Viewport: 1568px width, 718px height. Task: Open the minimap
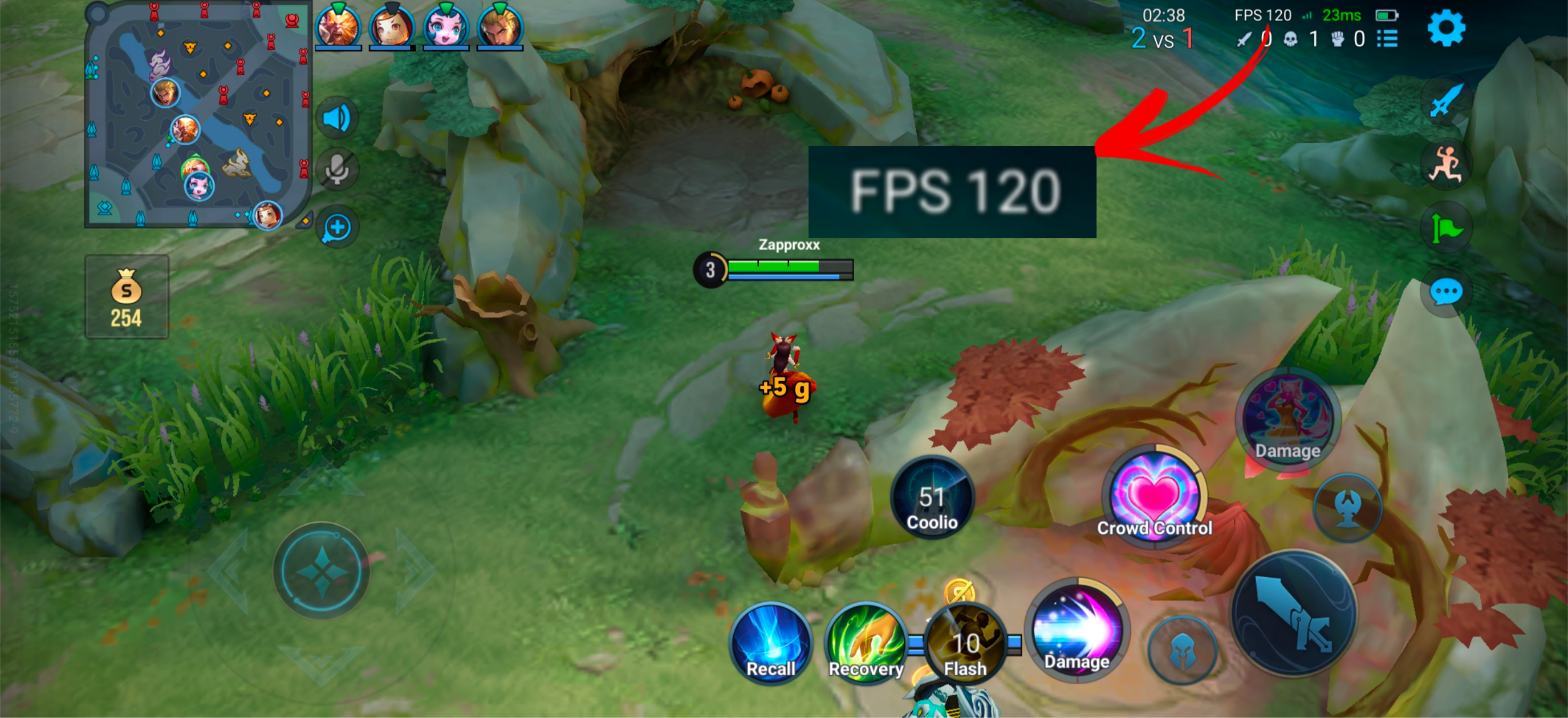click(x=198, y=116)
